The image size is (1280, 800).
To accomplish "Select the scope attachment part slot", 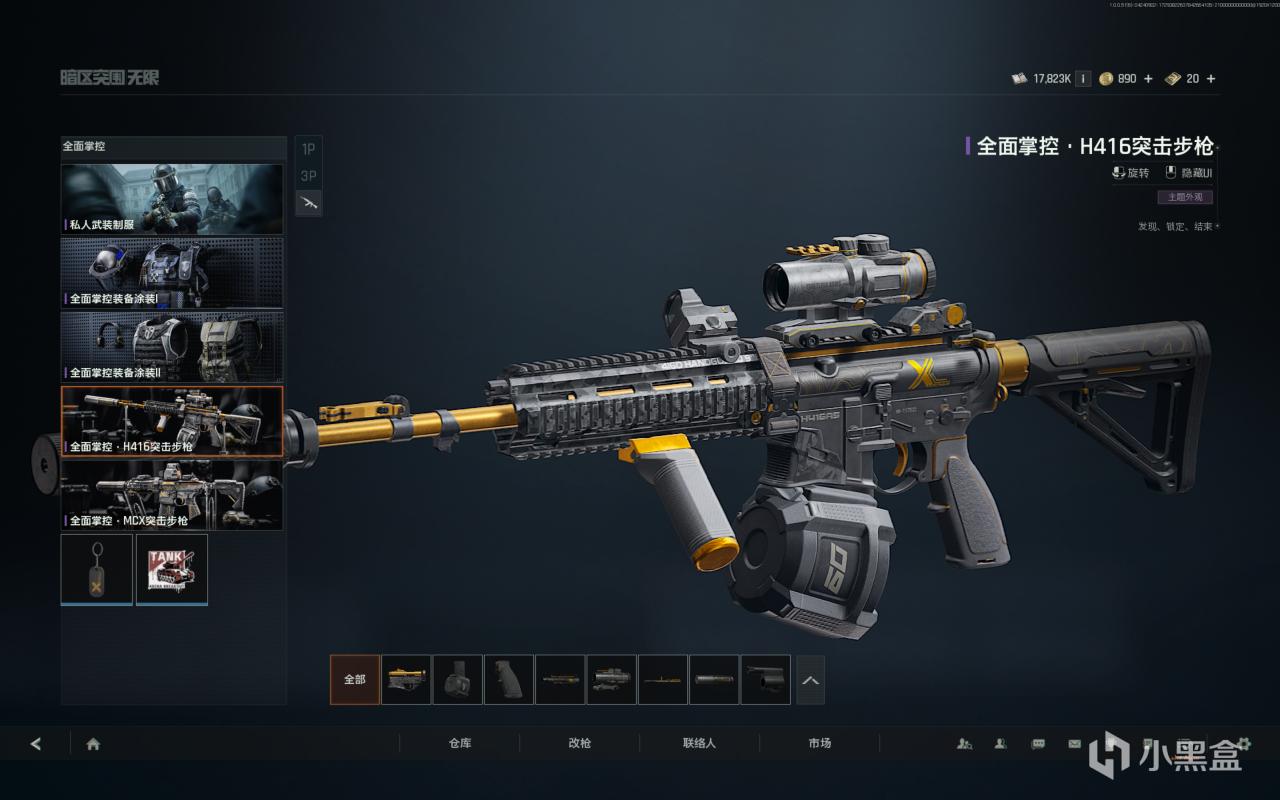I will click(612, 680).
